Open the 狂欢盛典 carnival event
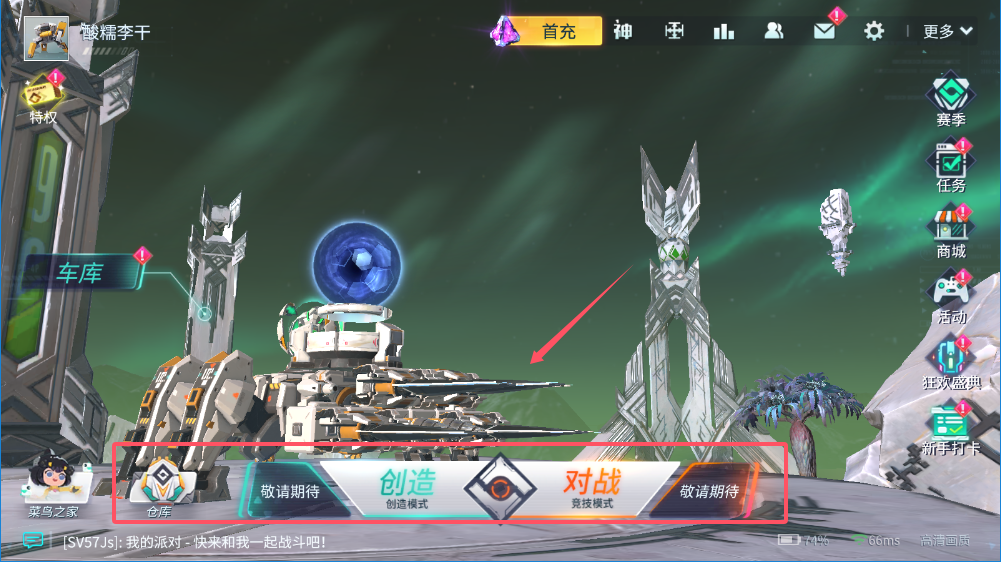The image size is (1001, 562). tap(951, 363)
